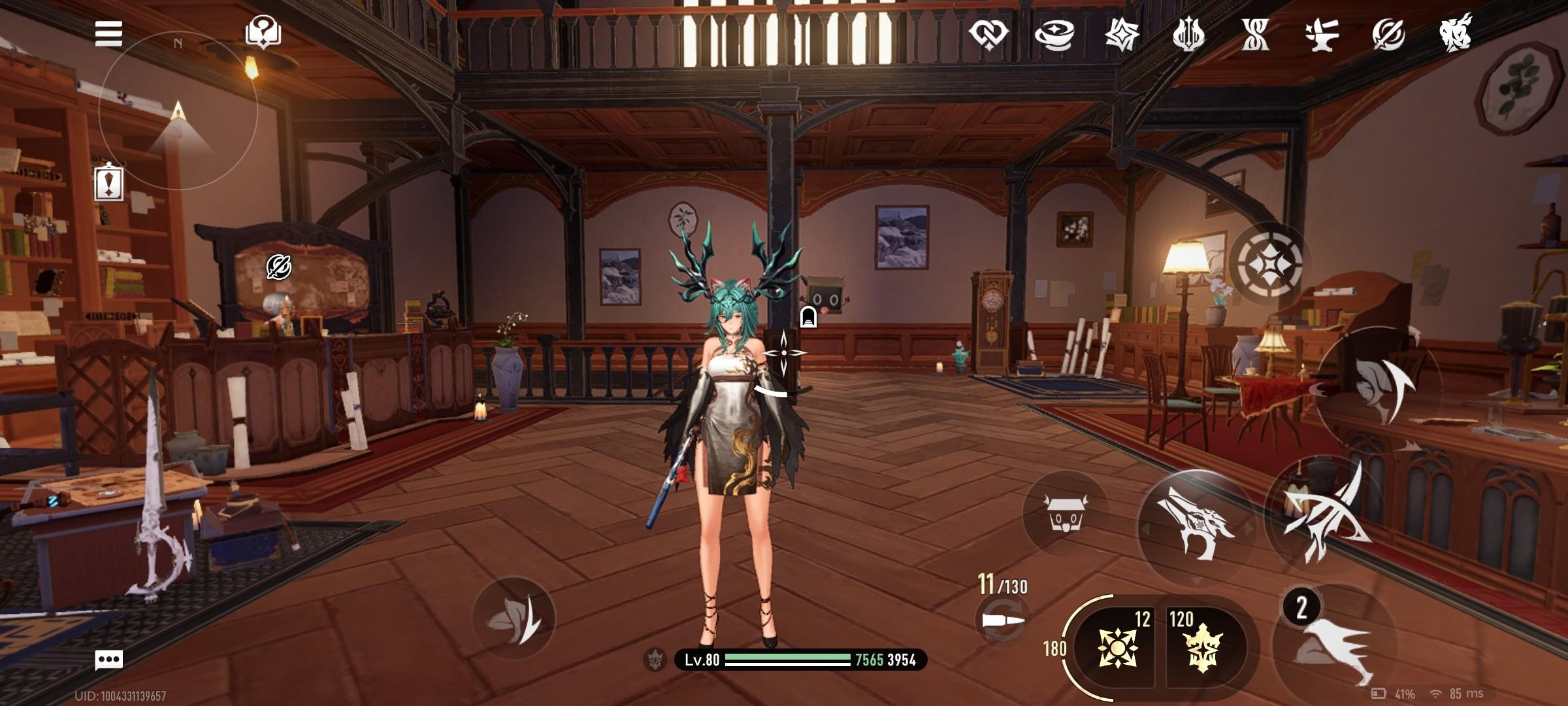Open the anvil forging icon
This screenshot has height=706, width=1568.
pos(1322,33)
